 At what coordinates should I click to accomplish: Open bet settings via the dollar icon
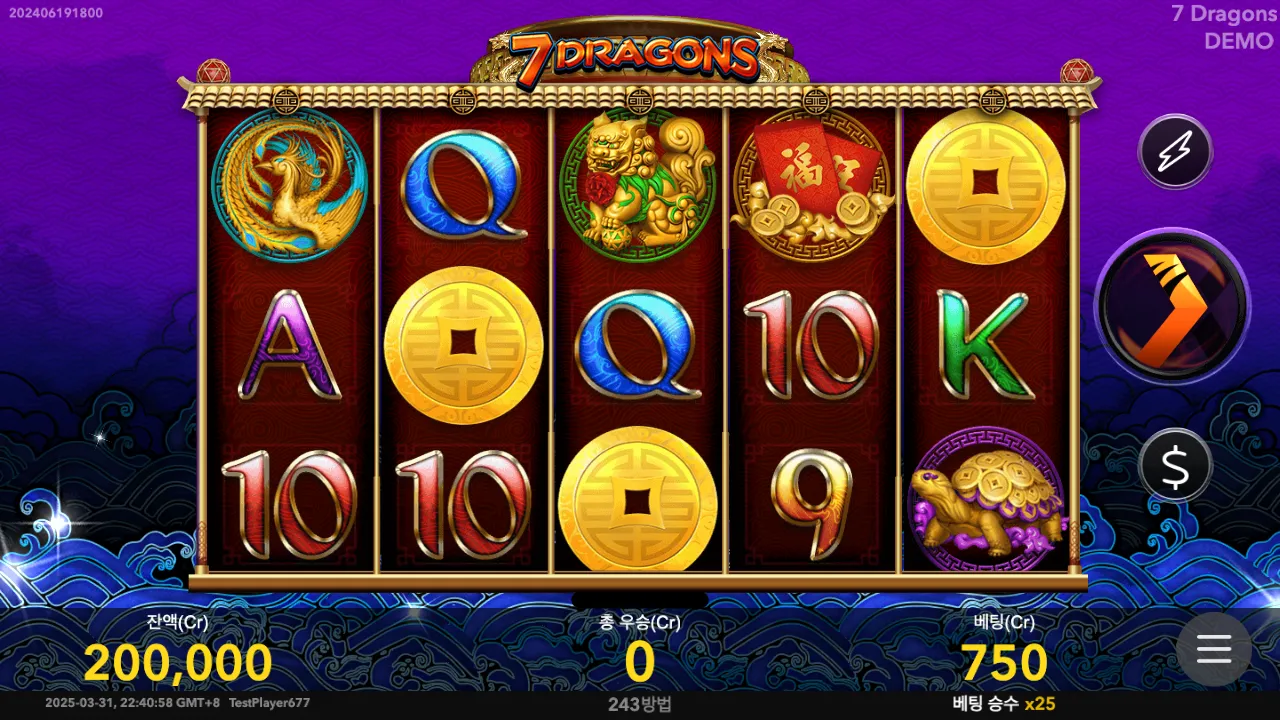pos(1174,465)
